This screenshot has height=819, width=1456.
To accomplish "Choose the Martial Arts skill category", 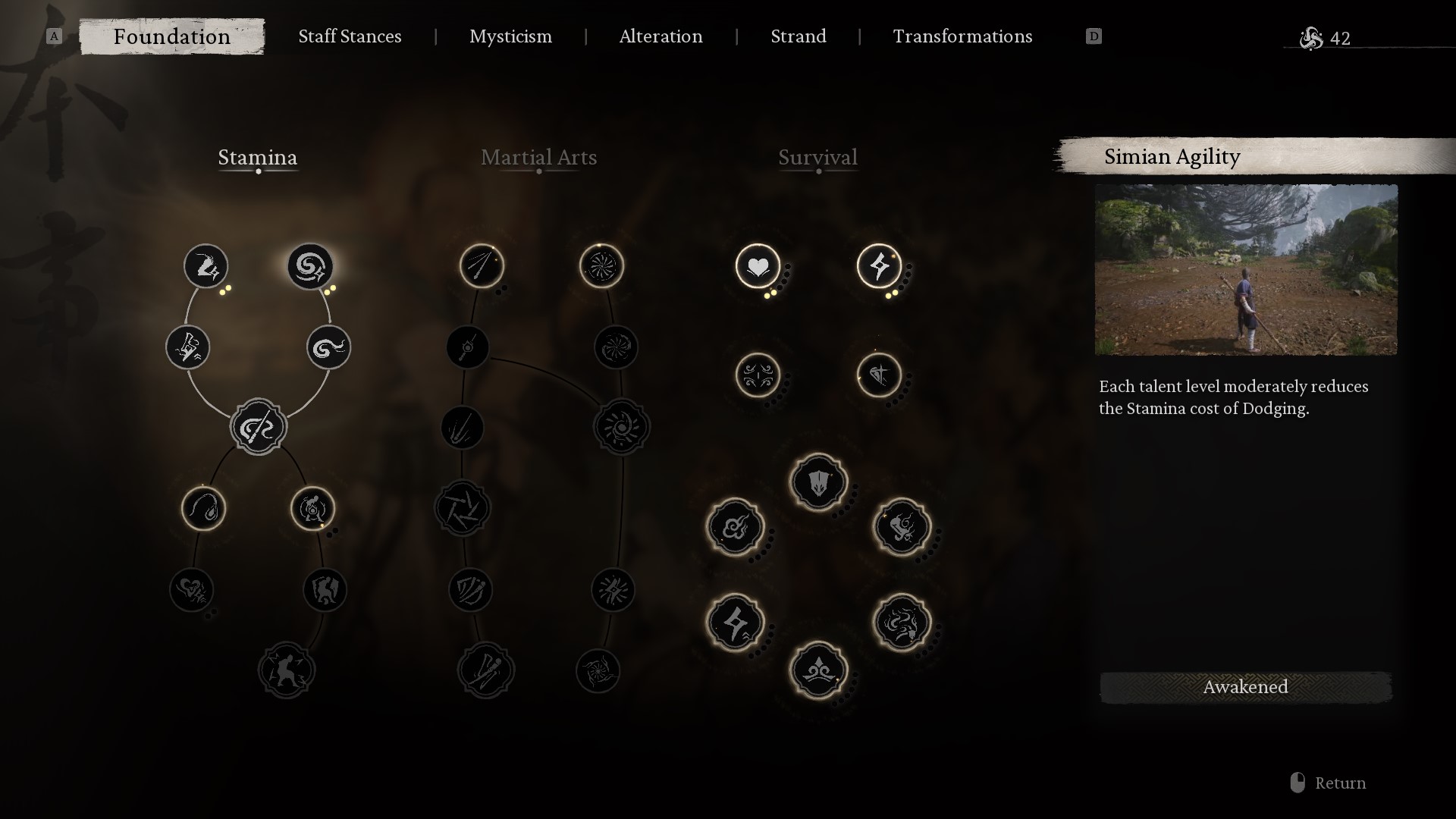I will pyautogui.click(x=538, y=158).
